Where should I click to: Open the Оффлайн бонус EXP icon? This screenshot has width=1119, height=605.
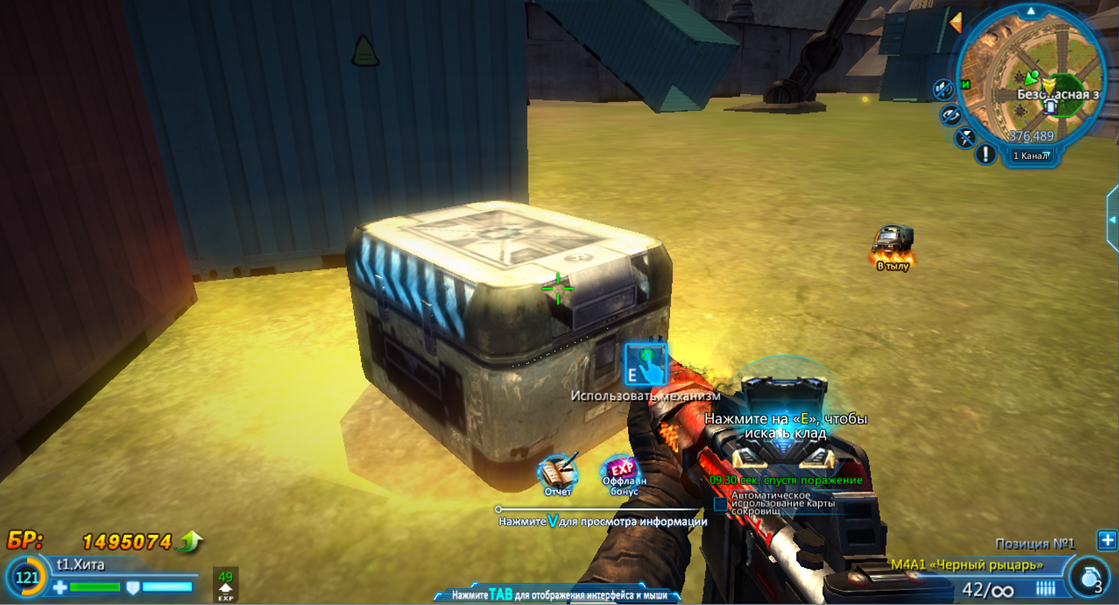[x=621, y=472]
